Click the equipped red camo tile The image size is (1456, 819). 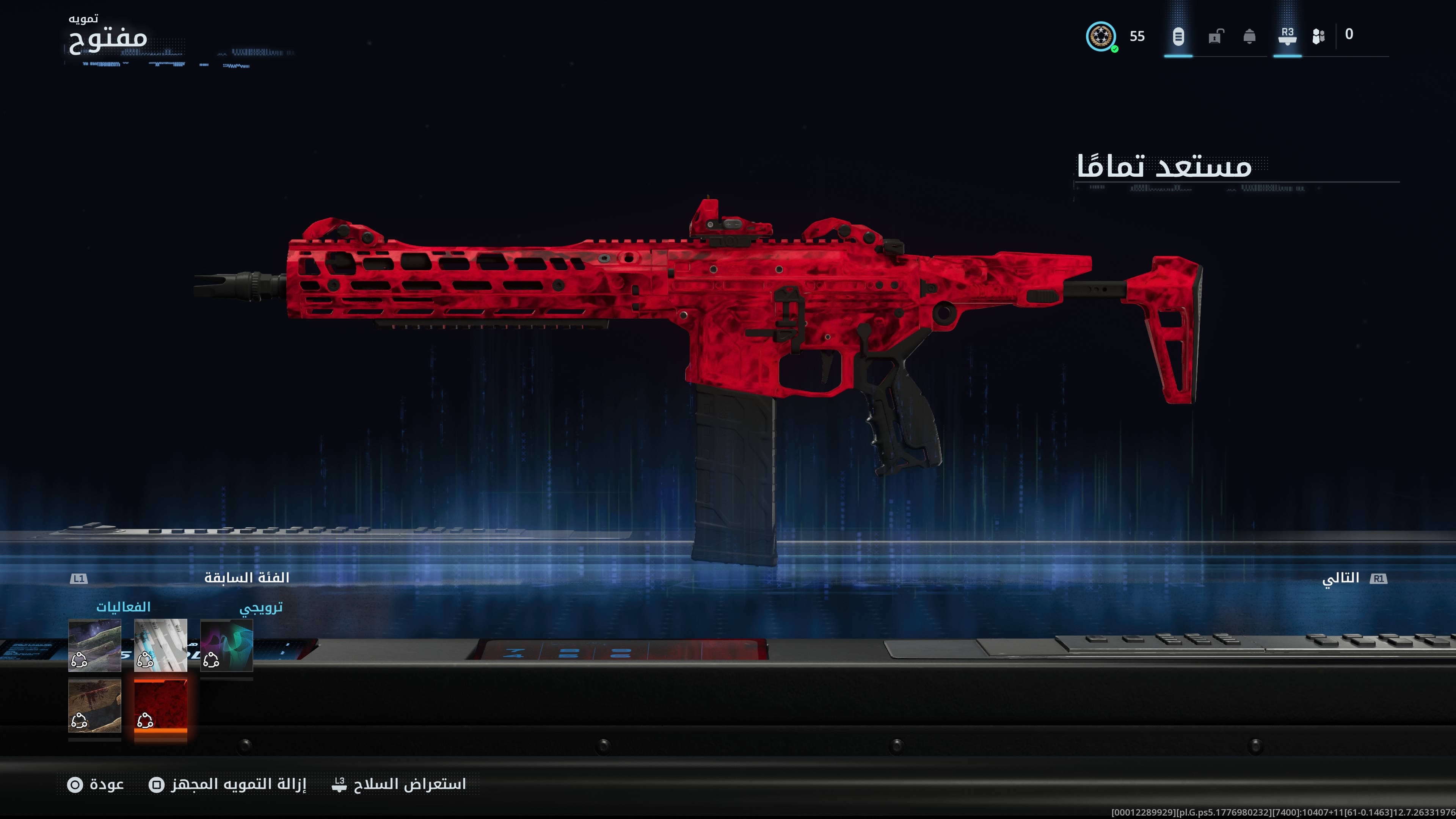coord(160,706)
